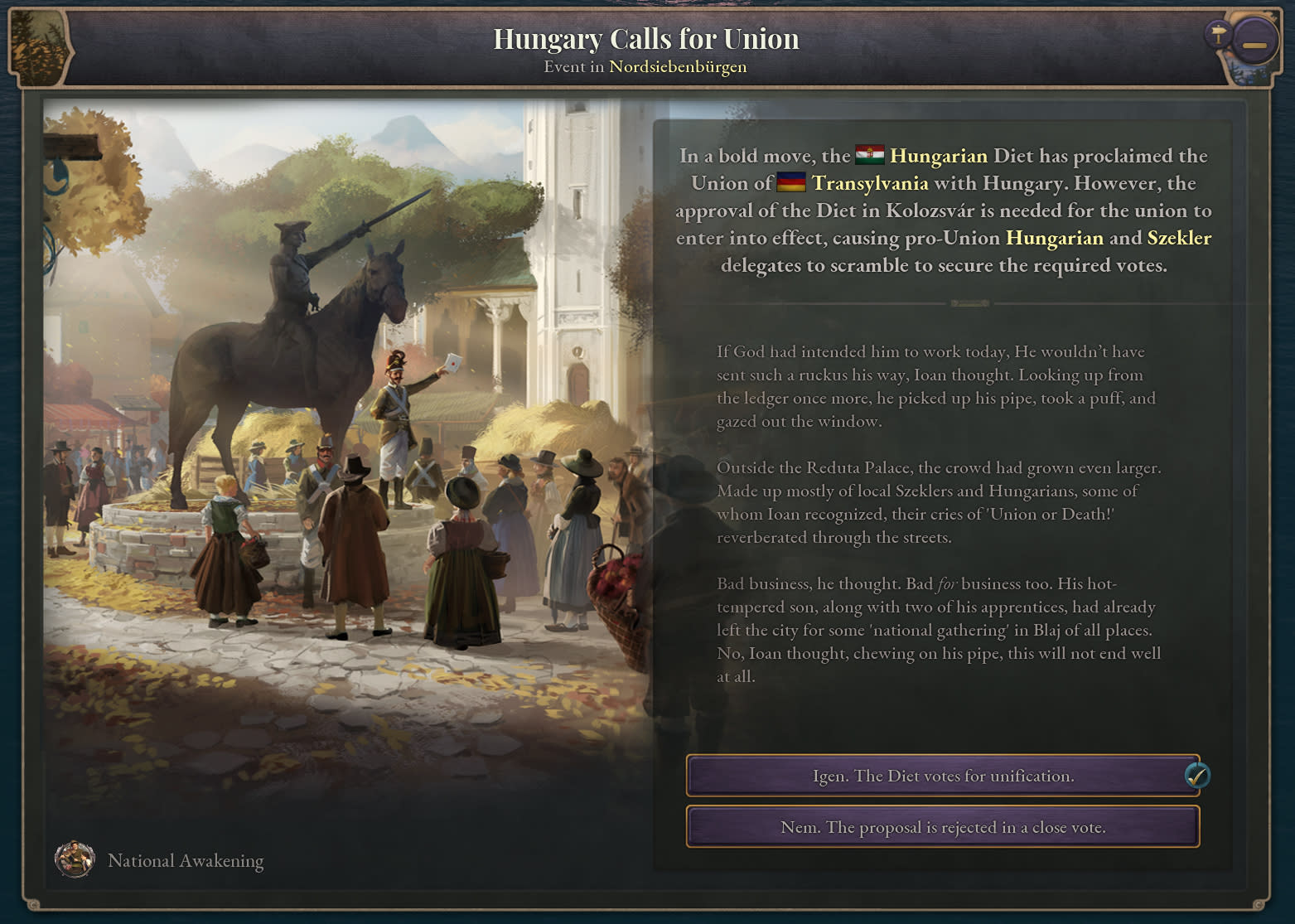Screen dimensions: 1295x924
Task: Open the Hungarian link beside the Hungary flag
Action: pyautogui.click(x=938, y=156)
